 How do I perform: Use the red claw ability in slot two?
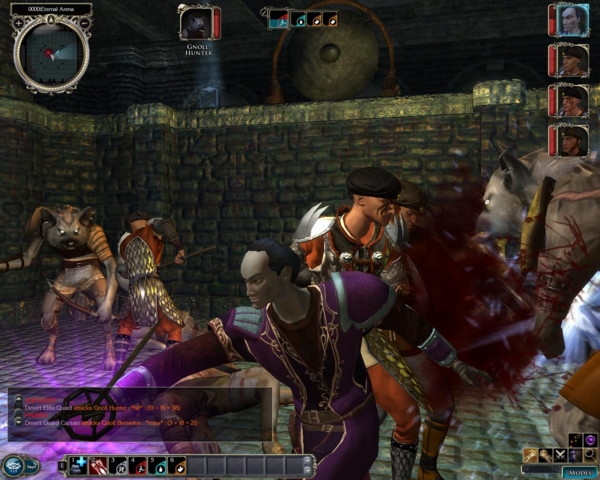click(98, 465)
